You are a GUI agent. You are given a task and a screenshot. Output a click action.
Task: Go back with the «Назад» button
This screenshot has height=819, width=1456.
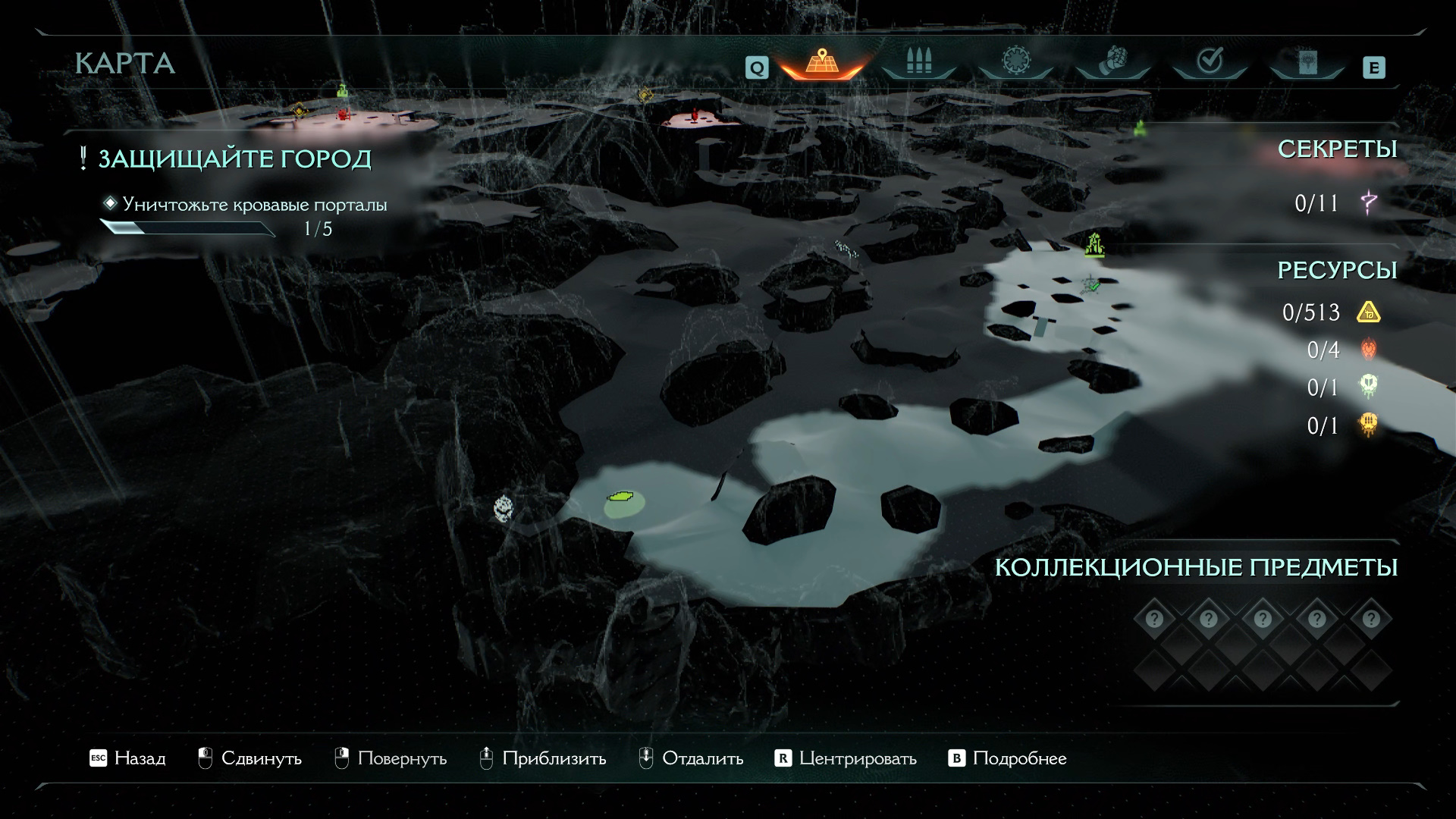(x=127, y=758)
